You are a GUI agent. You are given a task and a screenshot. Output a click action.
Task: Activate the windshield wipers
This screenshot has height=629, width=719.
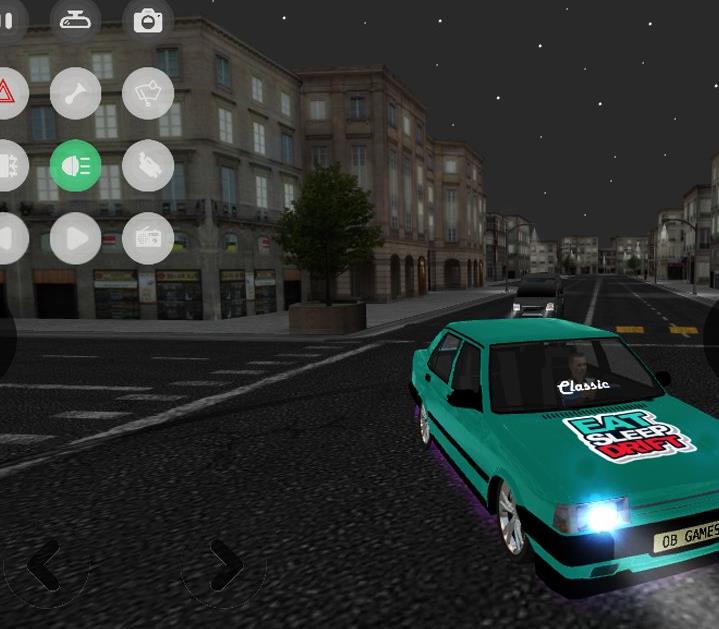[x=148, y=93]
